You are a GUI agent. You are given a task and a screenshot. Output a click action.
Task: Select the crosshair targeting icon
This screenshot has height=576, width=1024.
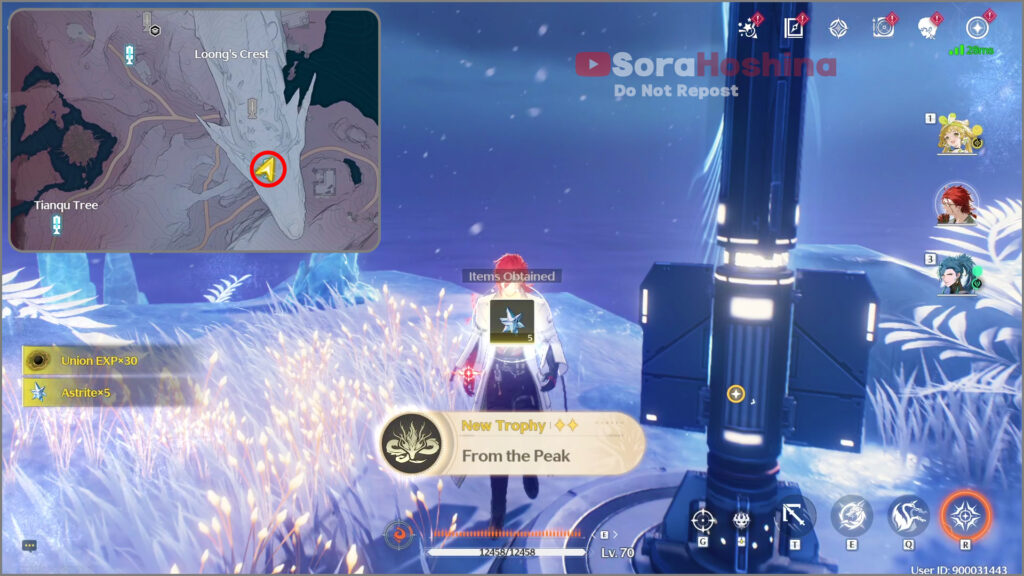point(703,519)
